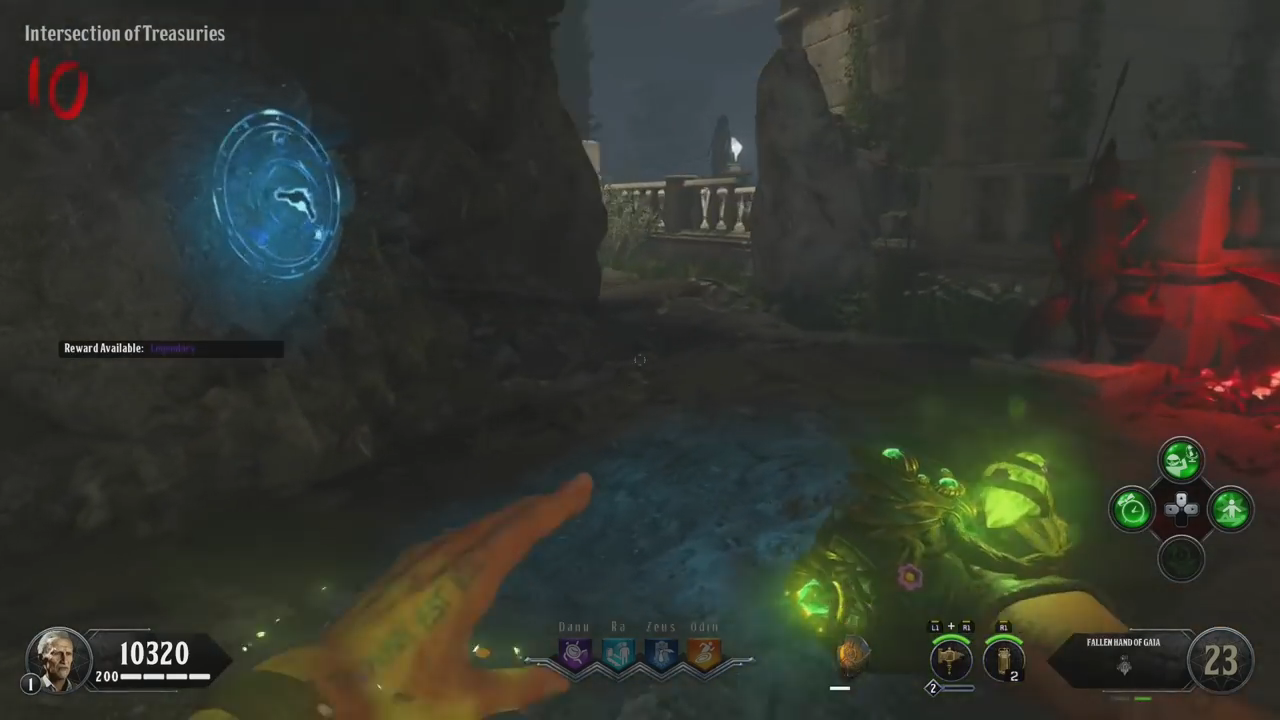
Task: Select the canister equipment icon
Action: point(1003,660)
